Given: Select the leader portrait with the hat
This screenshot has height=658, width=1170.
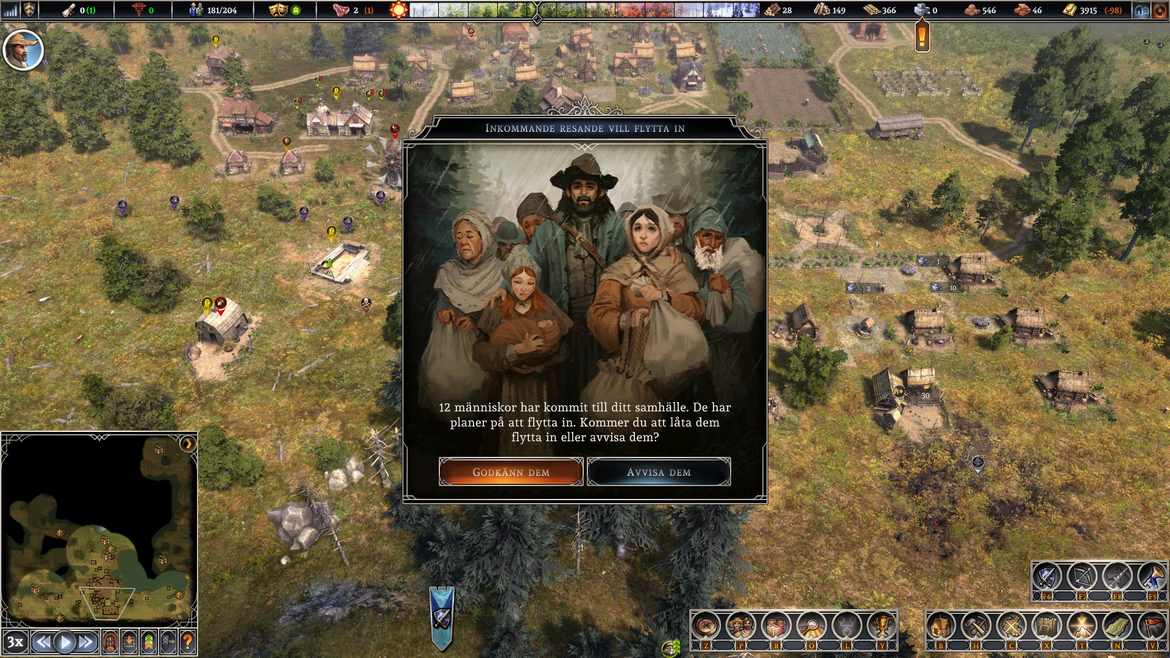Looking at the screenshot, I should pos(22,48).
